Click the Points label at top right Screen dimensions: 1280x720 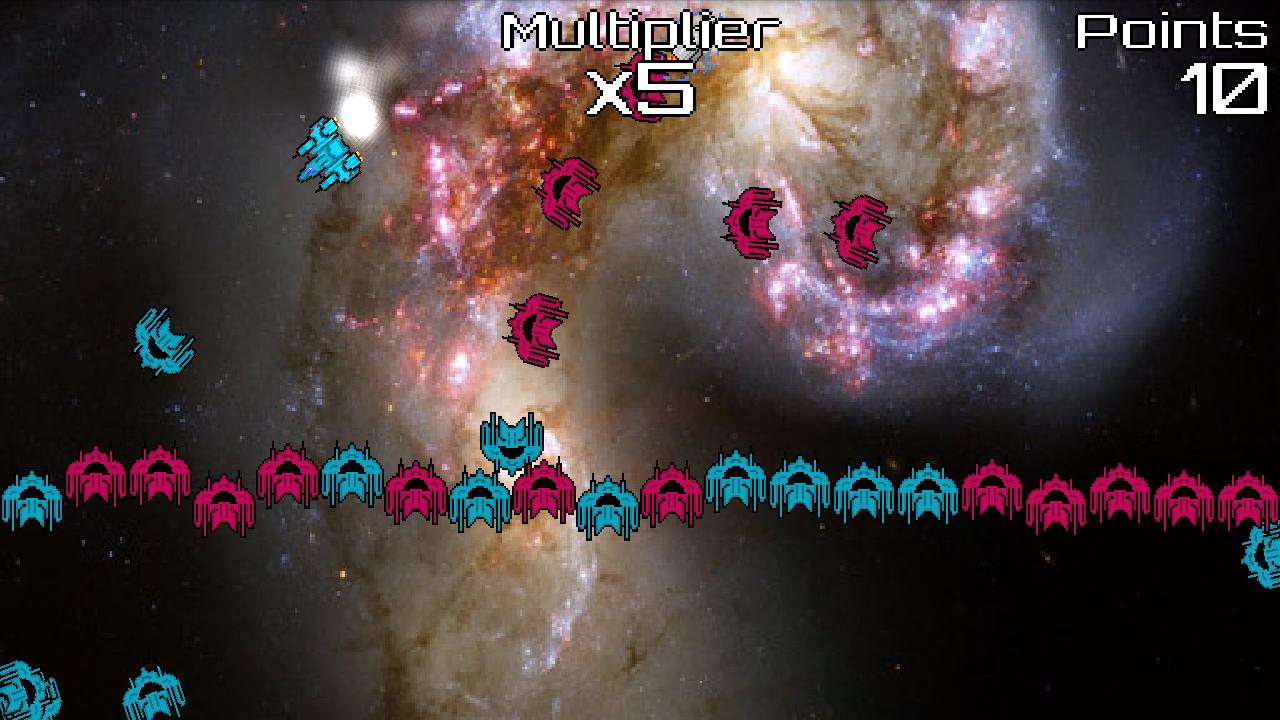[1172, 30]
